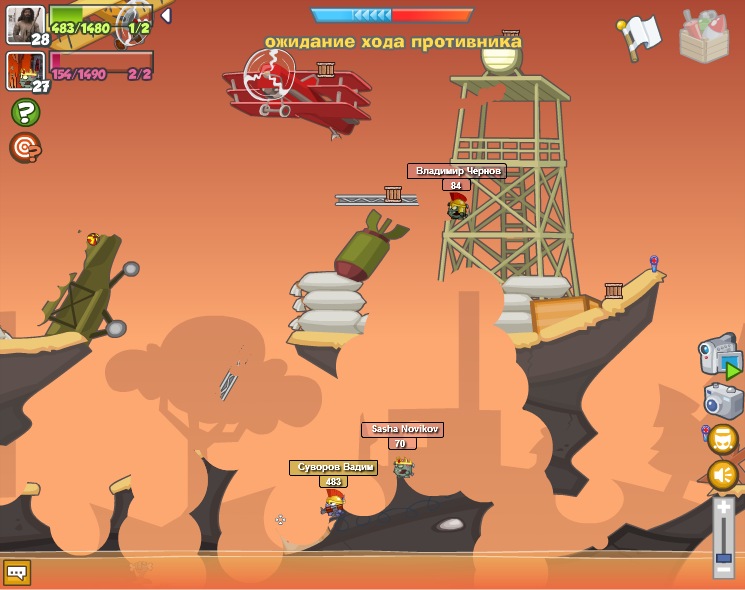Click the round yellow worm-face button
The width and height of the screenshot is (745, 590).
coord(723,439)
